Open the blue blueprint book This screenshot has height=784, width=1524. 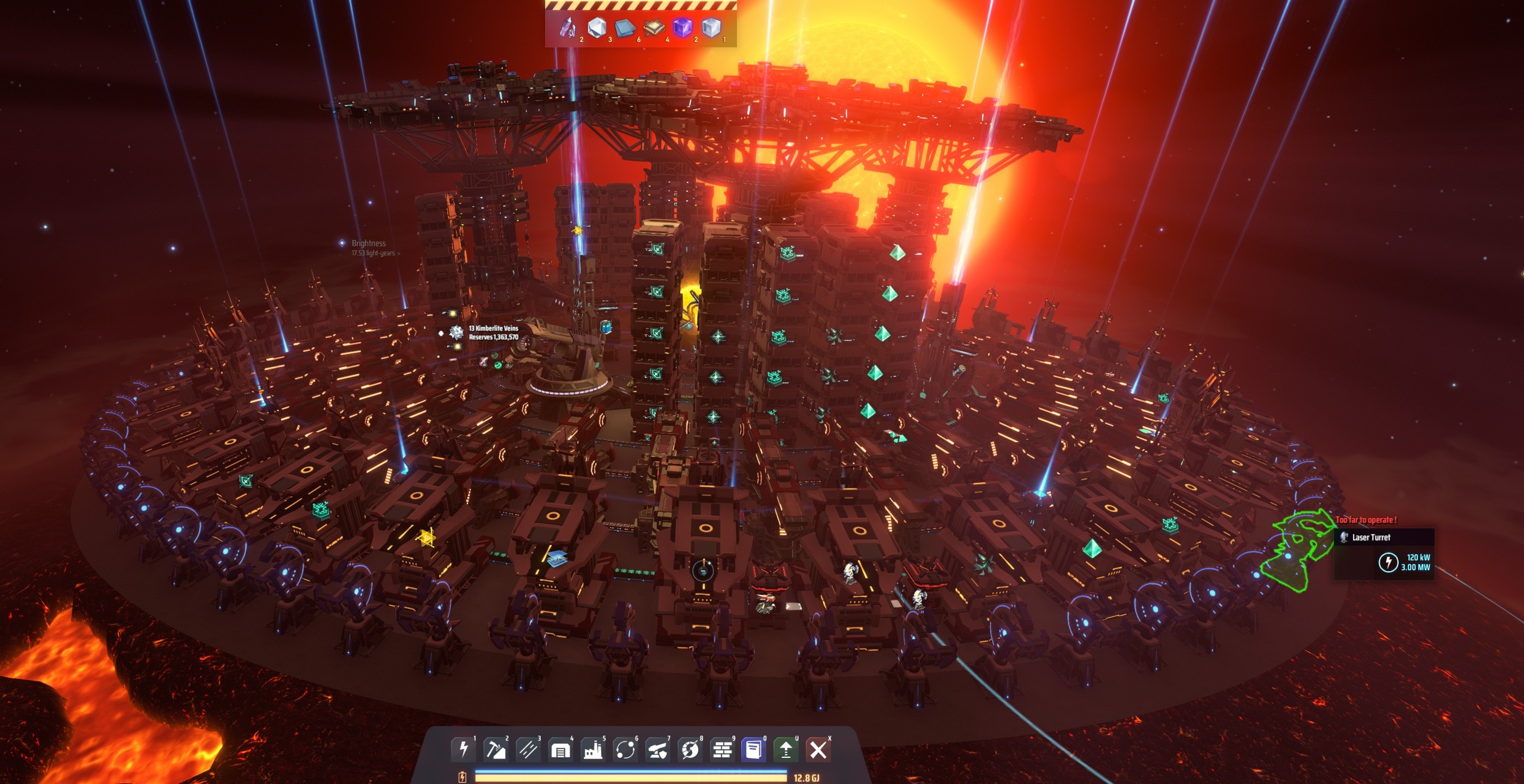coord(754,750)
